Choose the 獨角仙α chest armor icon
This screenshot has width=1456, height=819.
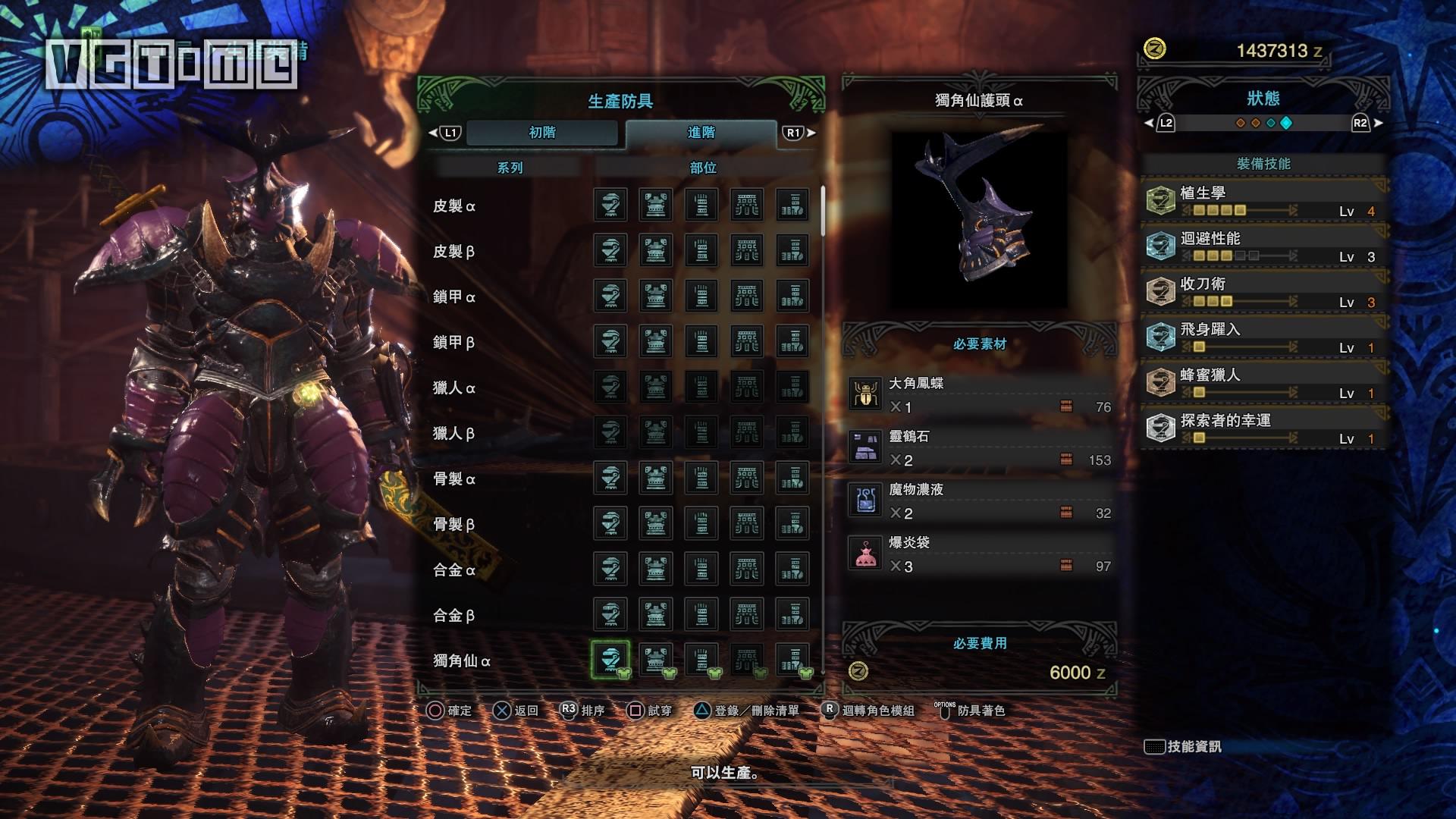pos(656,660)
